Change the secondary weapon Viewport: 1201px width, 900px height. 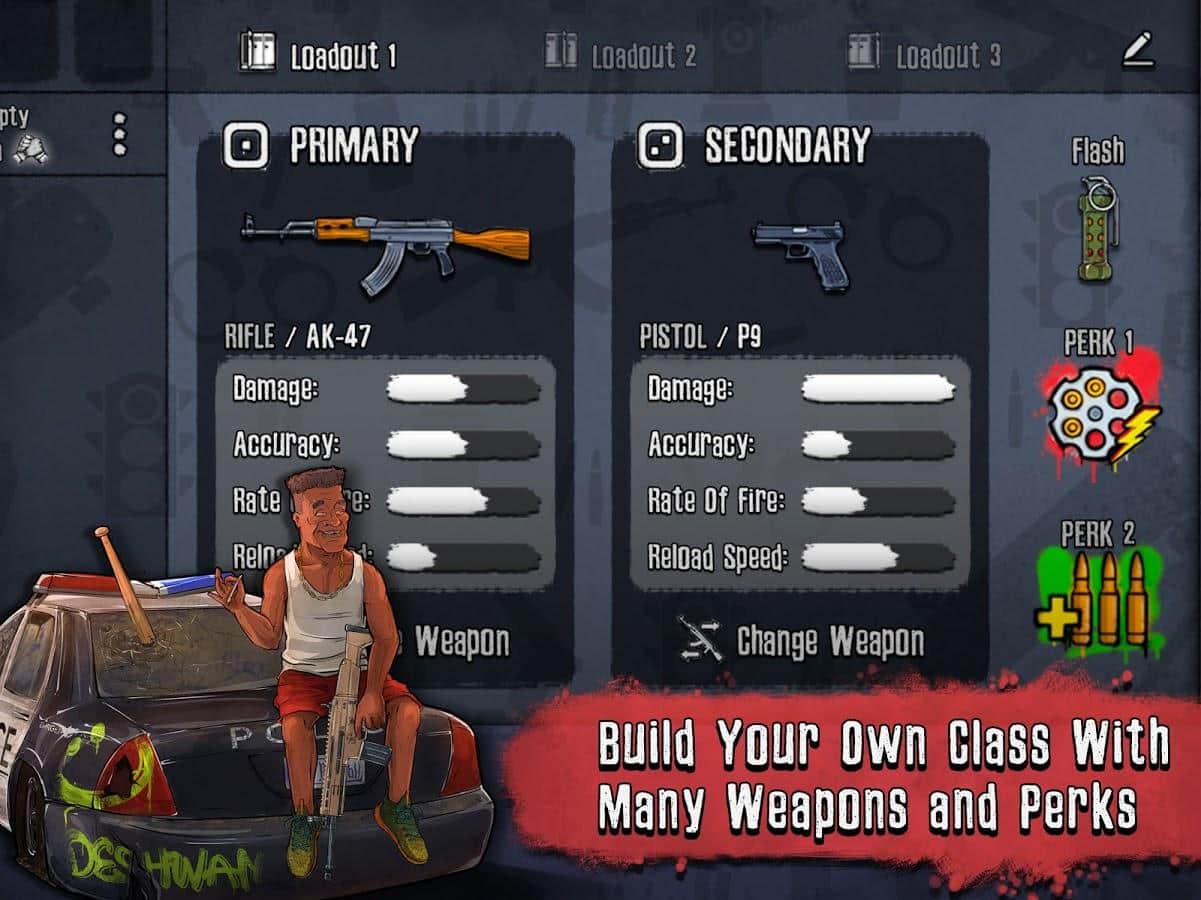pos(800,641)
